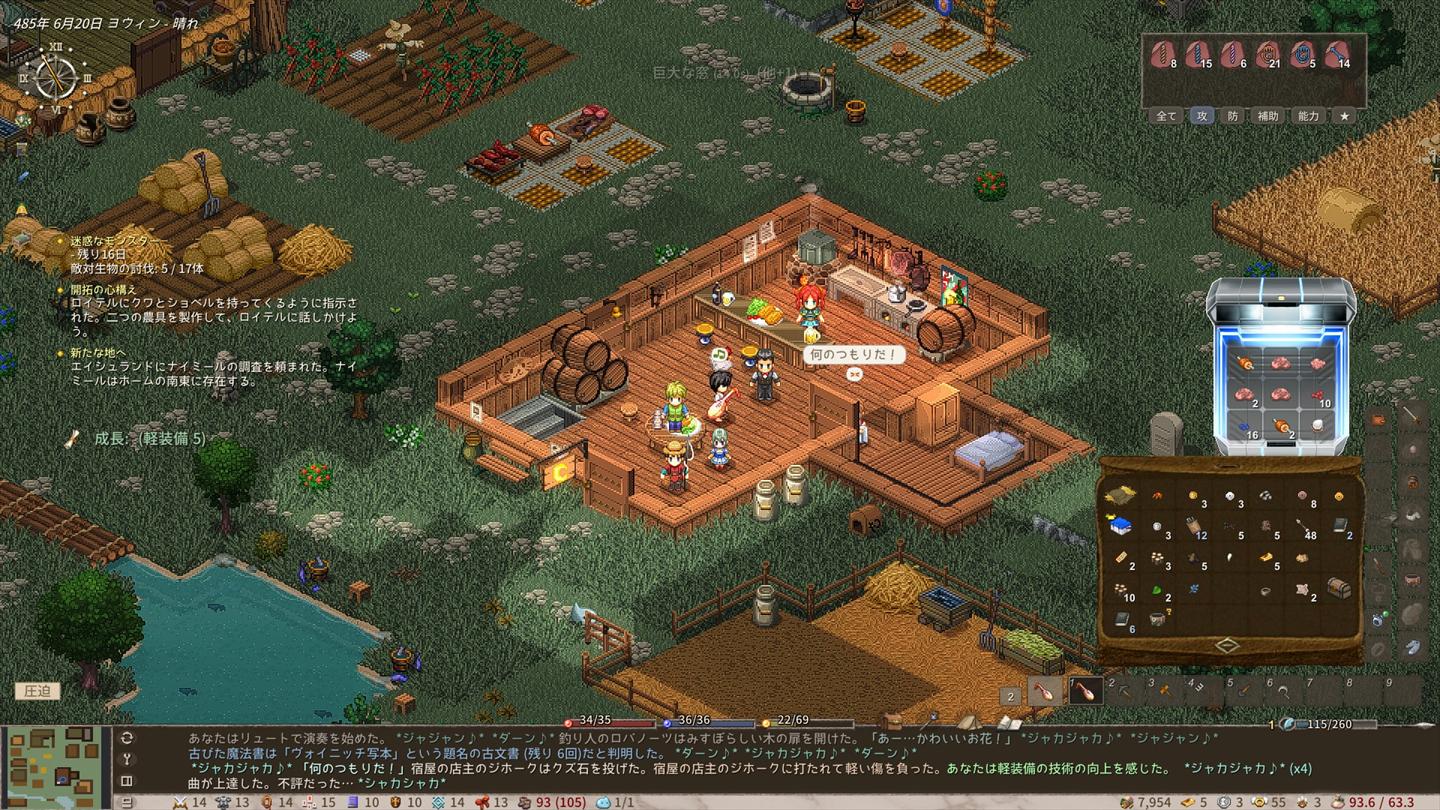Use the hand ability with count 21
1440x810 pixels.
(1267, 54)
